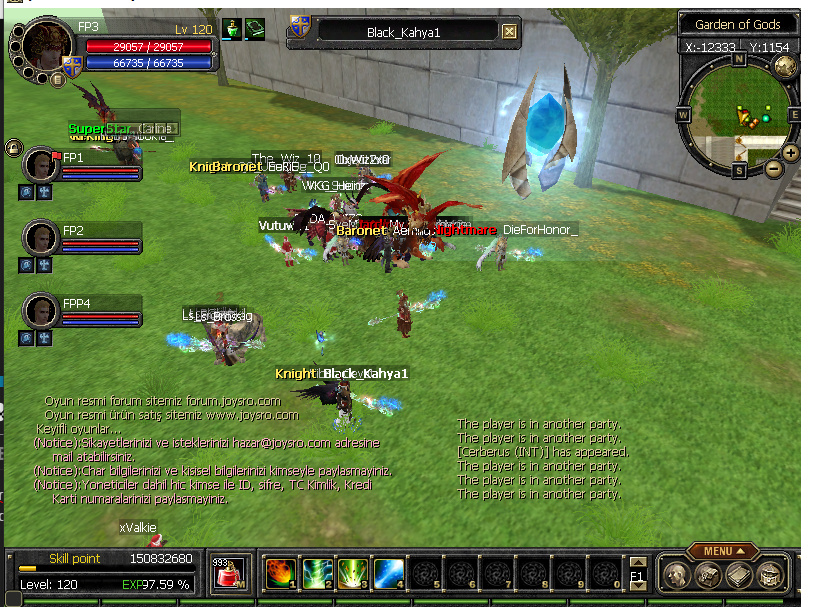The image size is (819, 607).
Task: Close the Black_Kahya1 target window
Action: coord(509,32)
